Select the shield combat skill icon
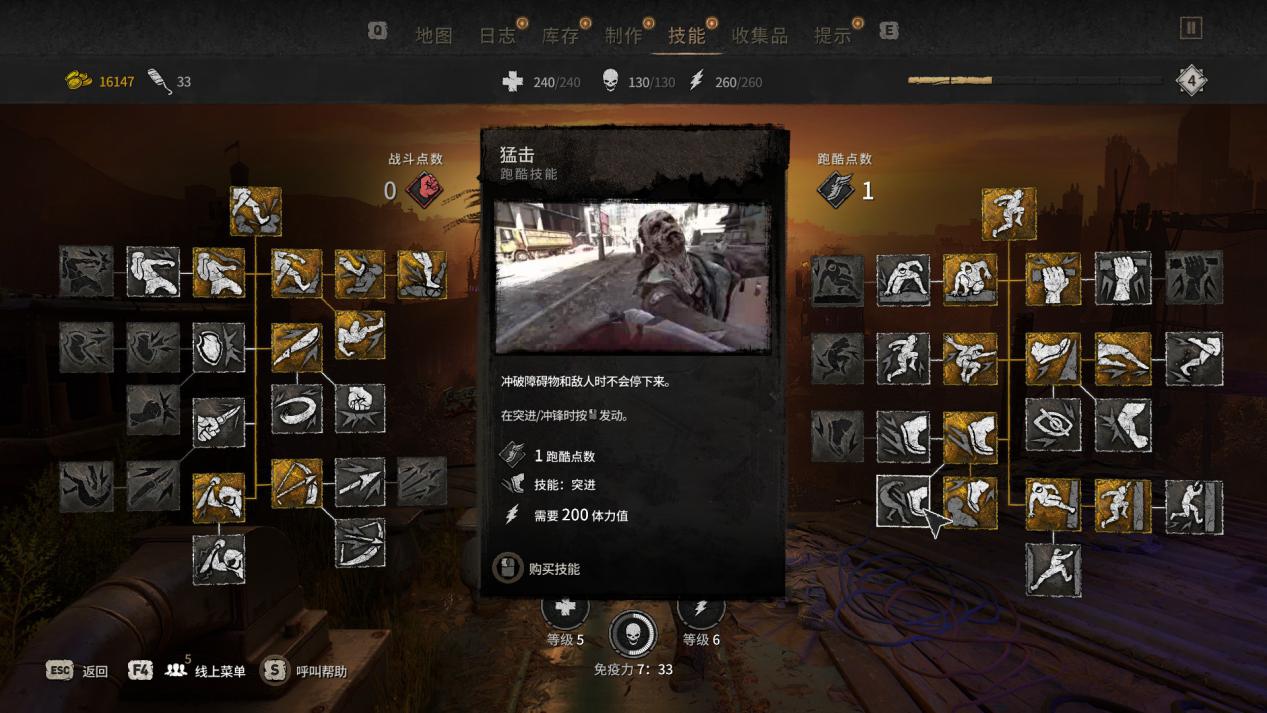Viewport: 1267px width, 713px height. [x=218, y=347]
